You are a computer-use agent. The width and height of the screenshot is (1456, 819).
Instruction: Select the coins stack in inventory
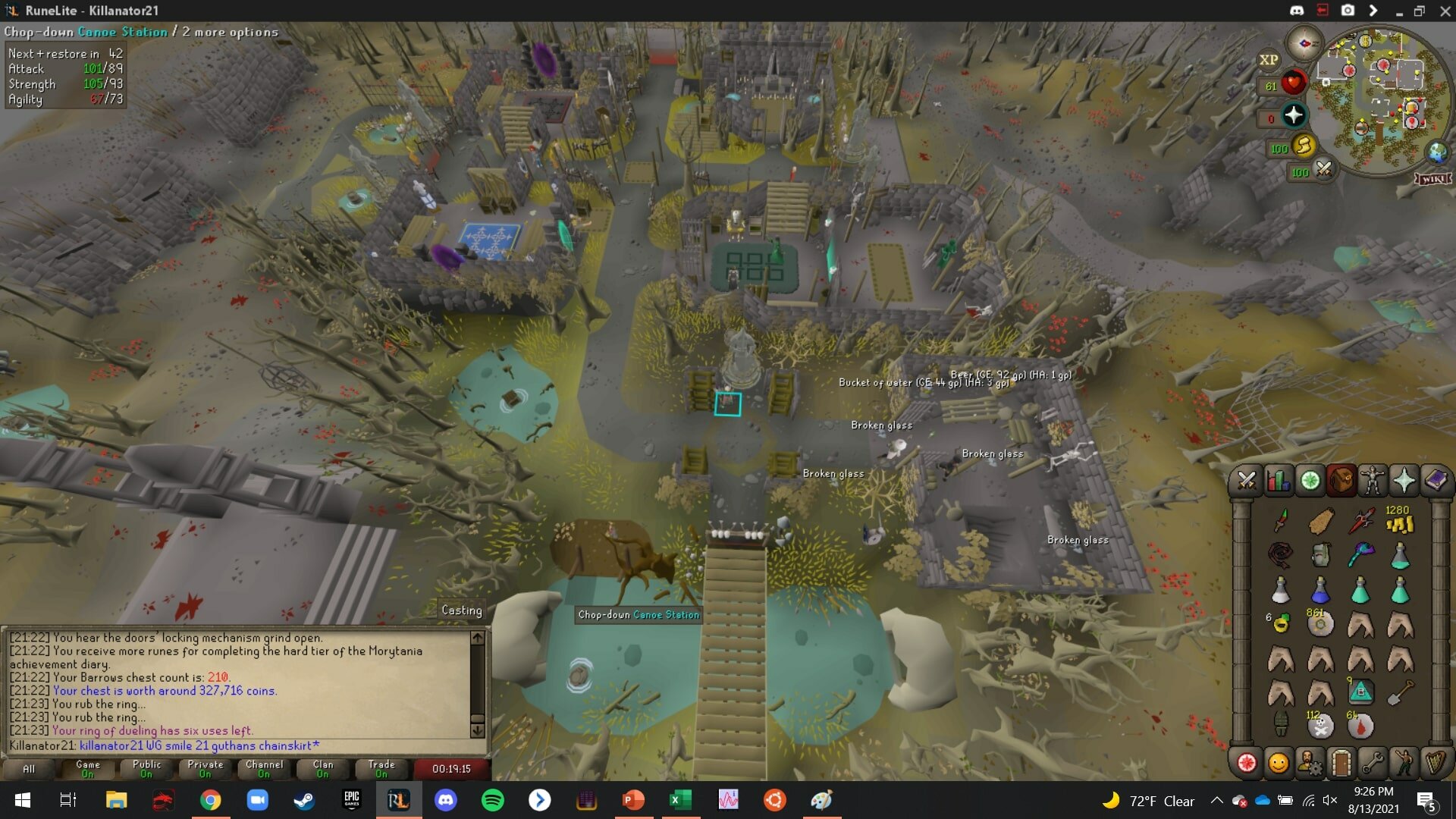tap(1399, 522)
